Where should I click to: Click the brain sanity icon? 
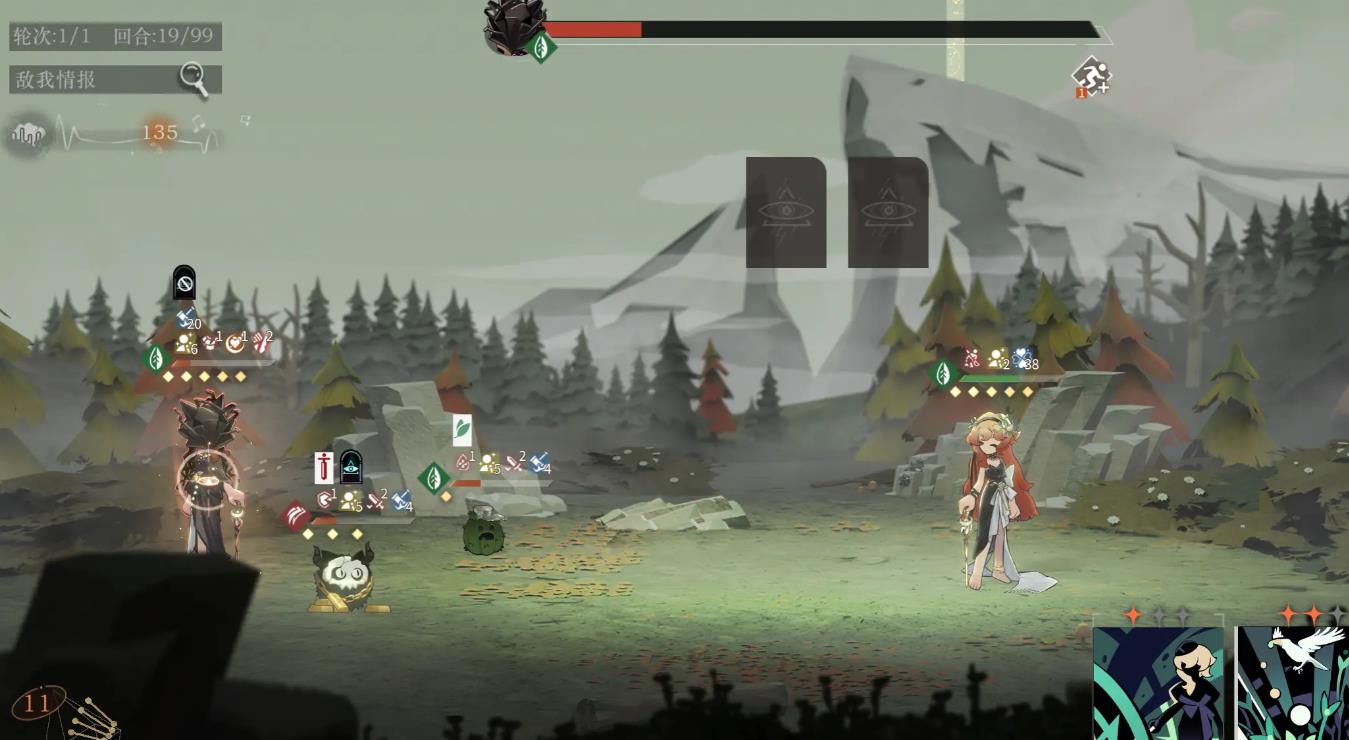28,134
